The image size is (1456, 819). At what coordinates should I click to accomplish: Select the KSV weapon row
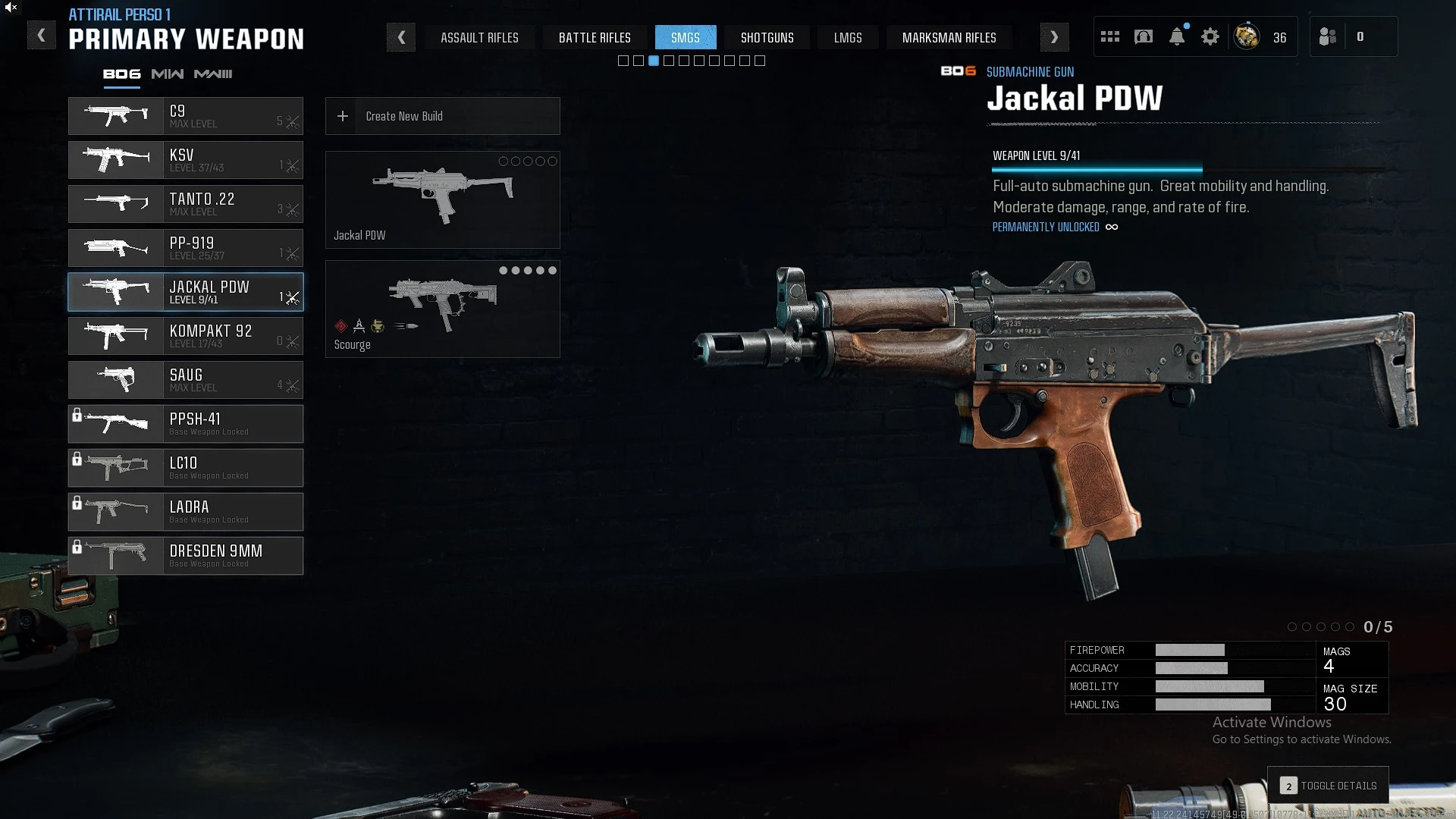pos(186,160)
